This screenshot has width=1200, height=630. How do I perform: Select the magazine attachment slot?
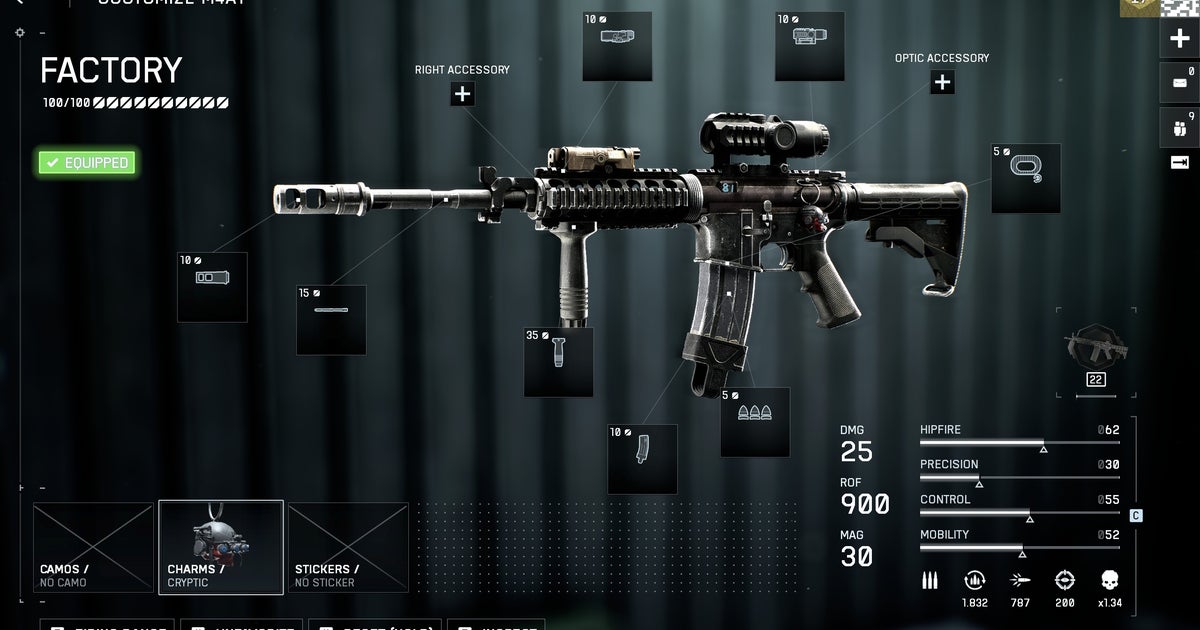coord(642,459)
